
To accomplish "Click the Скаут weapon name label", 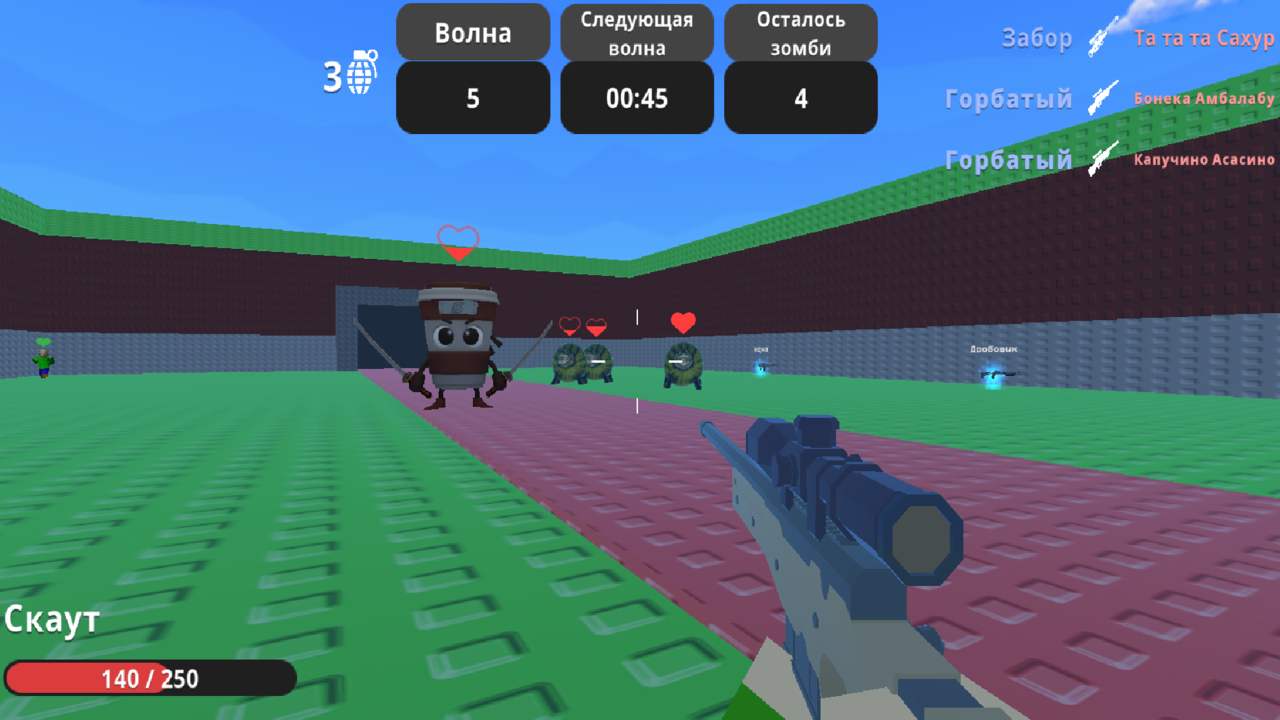I will [50, 619].
